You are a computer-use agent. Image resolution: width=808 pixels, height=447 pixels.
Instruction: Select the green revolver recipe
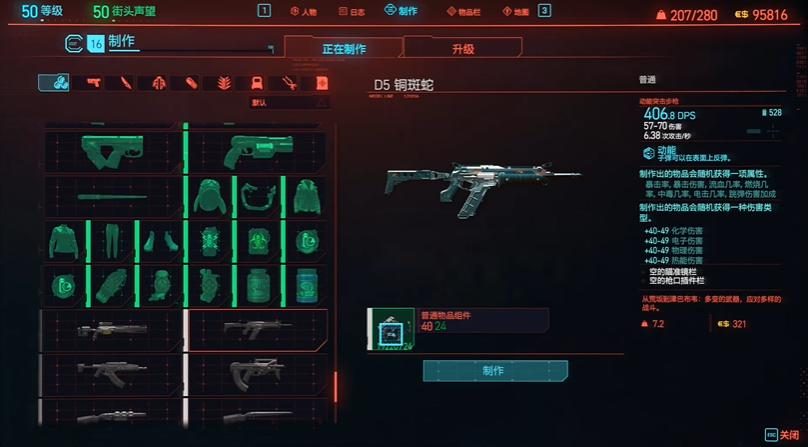click(257, 151)
